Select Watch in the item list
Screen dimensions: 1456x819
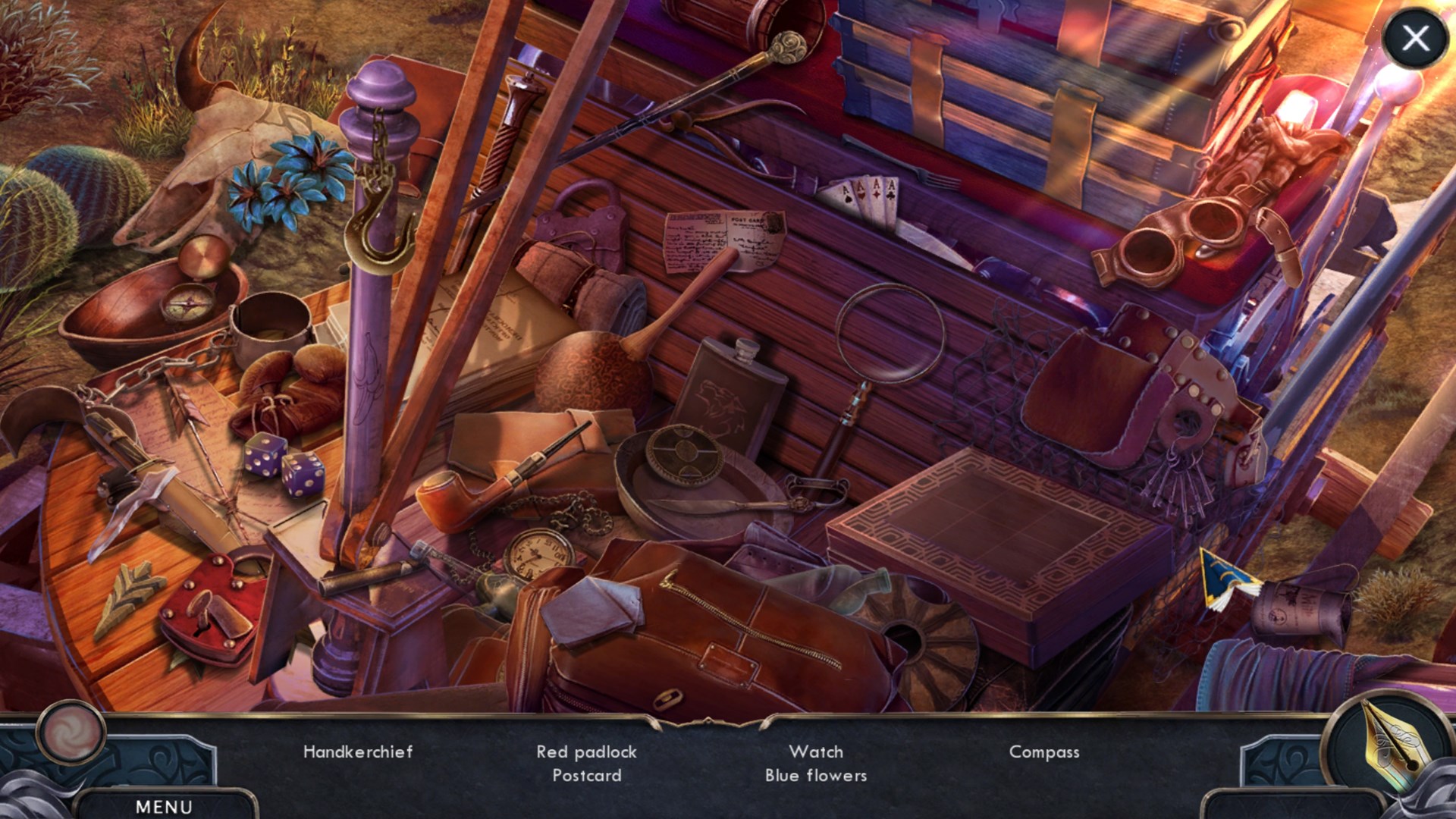[x=815, y=752]
